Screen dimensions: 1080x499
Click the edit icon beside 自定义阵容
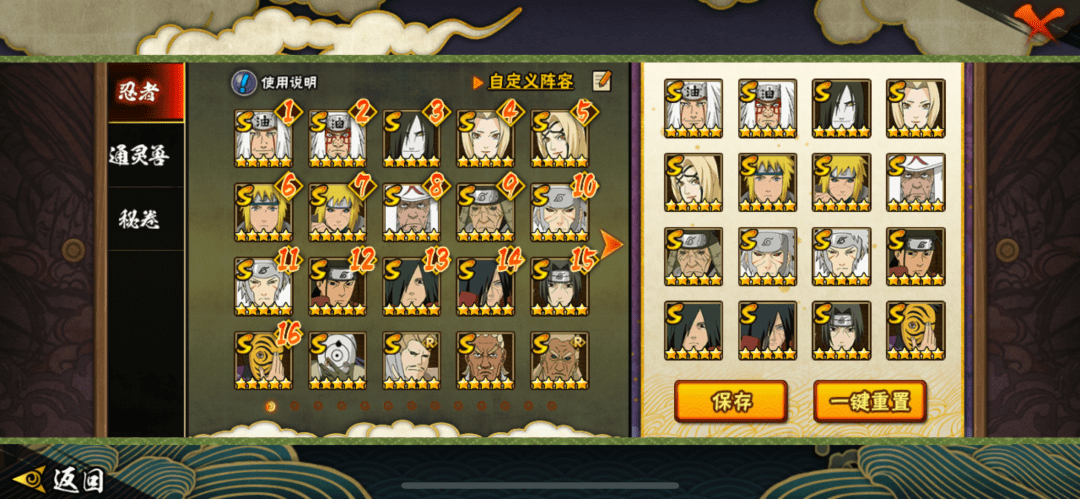[x=601, y=81]
